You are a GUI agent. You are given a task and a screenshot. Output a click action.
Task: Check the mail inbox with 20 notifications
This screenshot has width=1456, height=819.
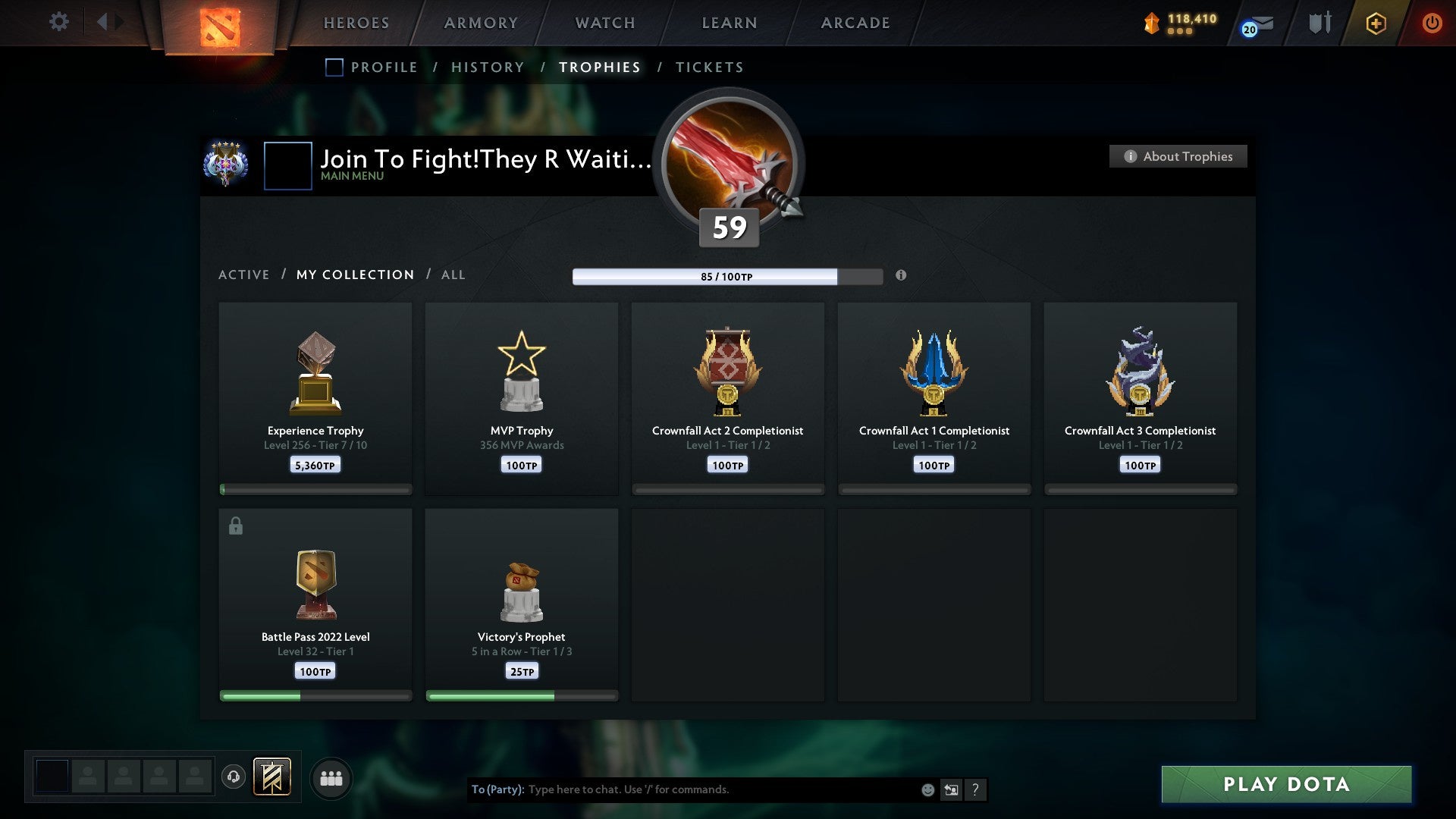point(1255,25)
